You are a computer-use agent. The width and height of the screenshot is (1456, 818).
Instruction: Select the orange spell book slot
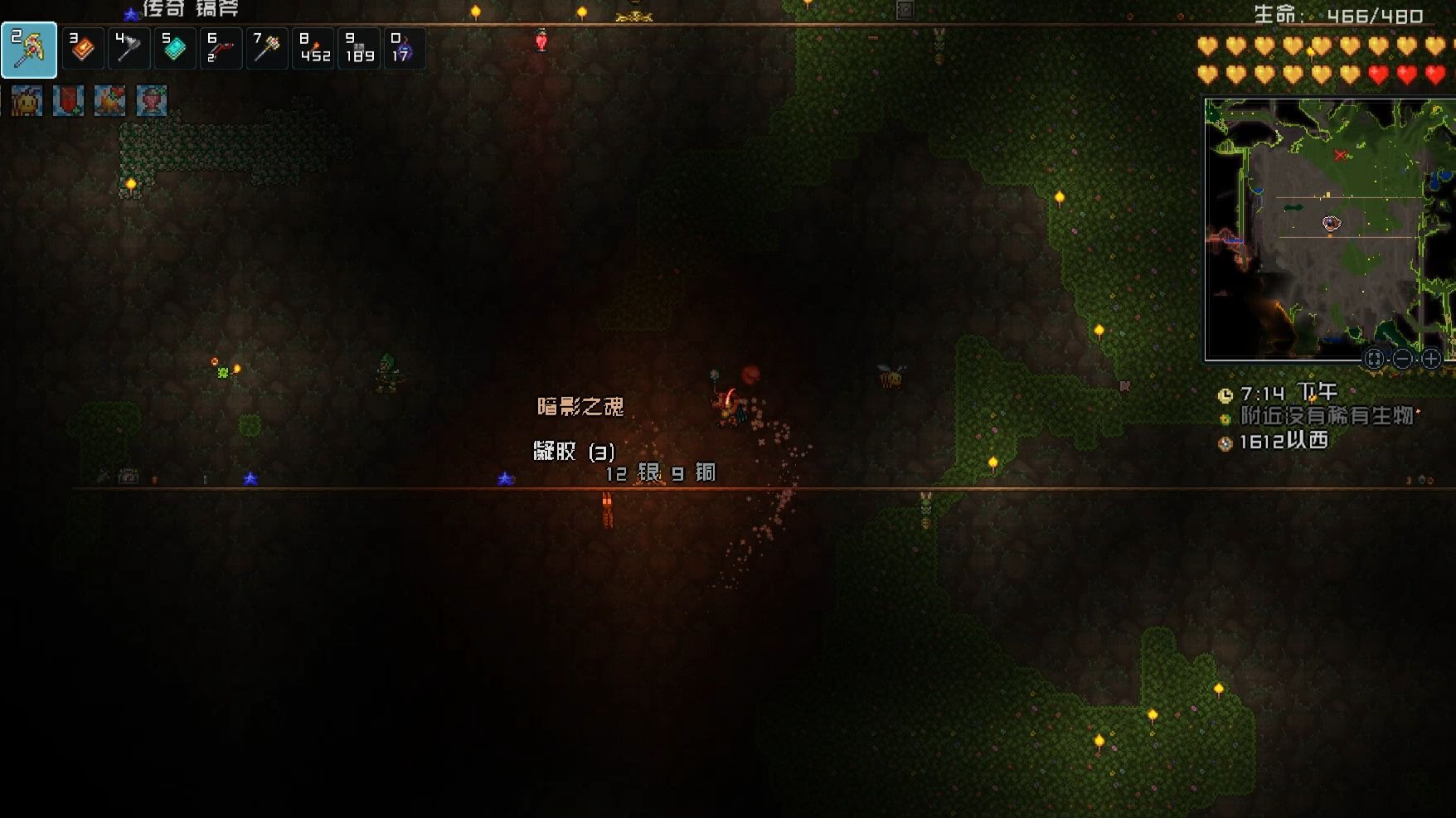[x=83, y=49]
